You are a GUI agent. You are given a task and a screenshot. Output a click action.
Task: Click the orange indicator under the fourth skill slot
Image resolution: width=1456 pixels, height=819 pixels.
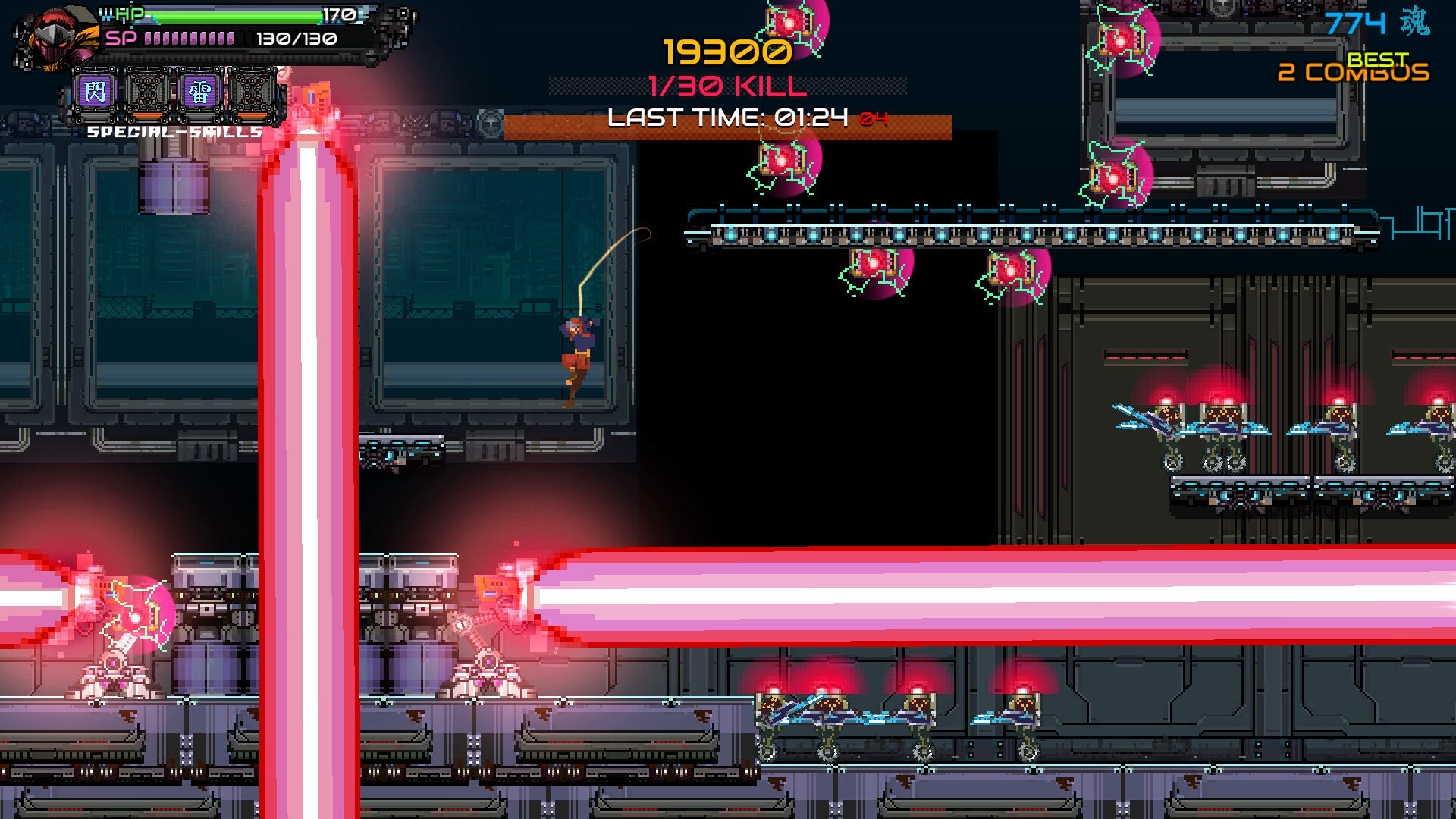[254, 115]
